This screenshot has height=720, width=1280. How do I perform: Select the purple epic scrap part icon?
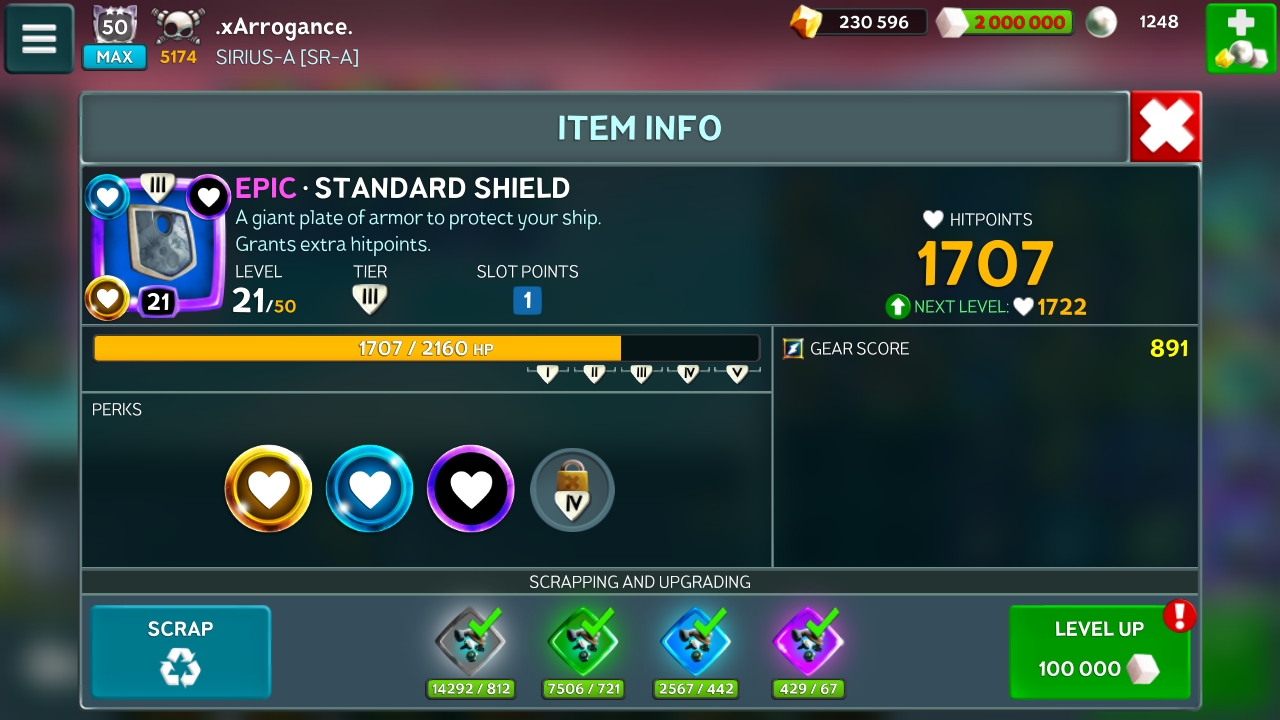(809, 641)
